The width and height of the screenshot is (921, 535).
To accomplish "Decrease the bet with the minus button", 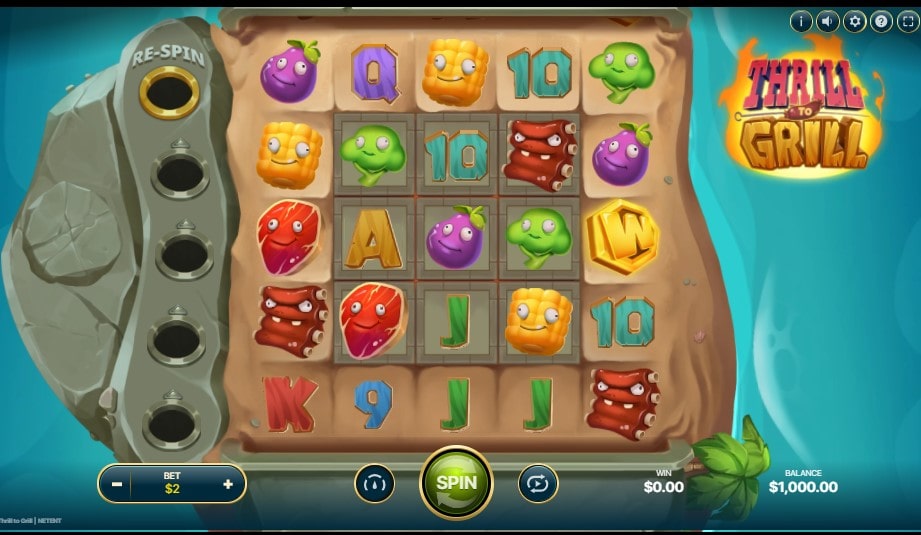I will tap(118, 484).
